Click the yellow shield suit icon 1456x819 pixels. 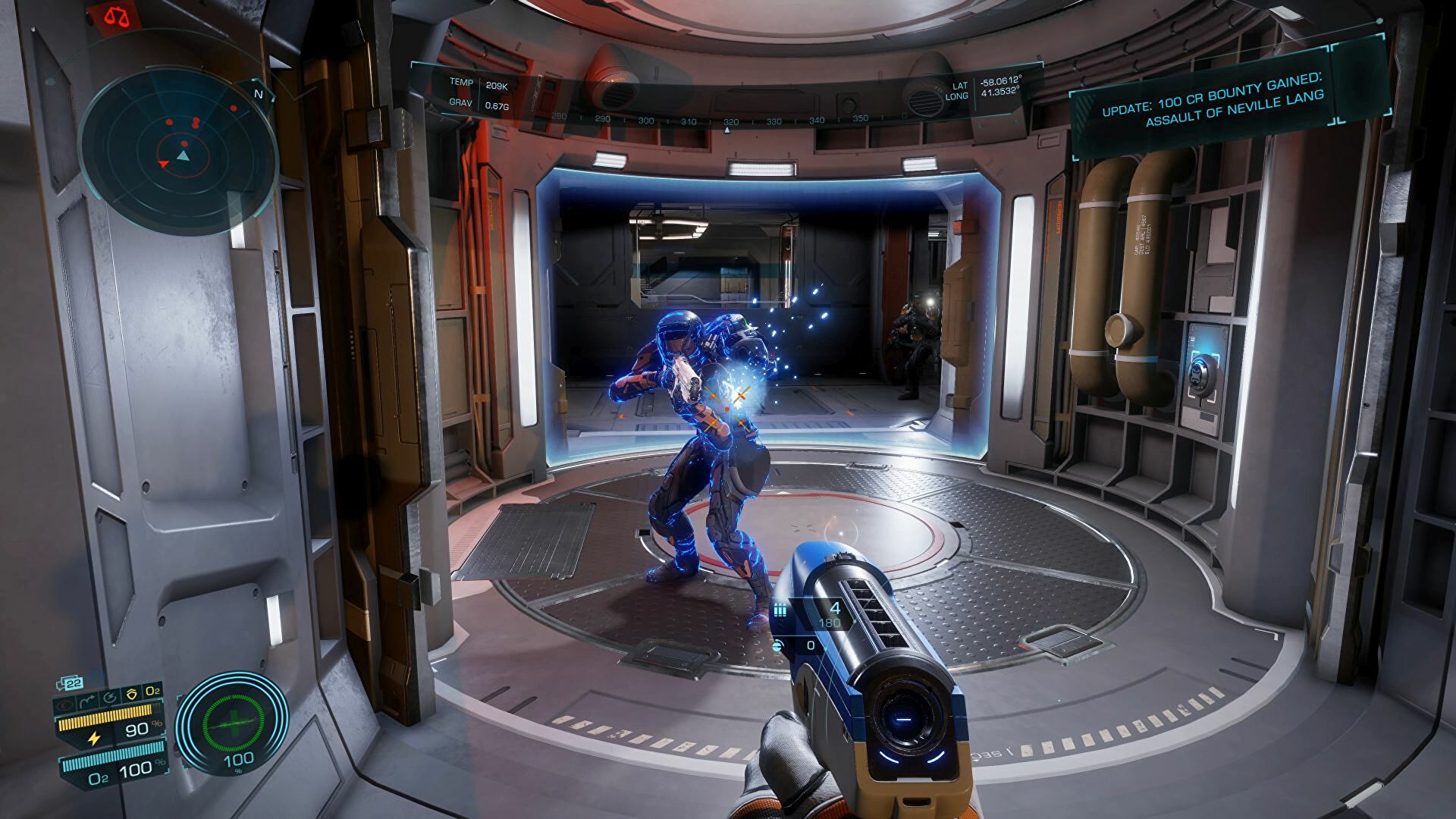(x=132, y=693)
